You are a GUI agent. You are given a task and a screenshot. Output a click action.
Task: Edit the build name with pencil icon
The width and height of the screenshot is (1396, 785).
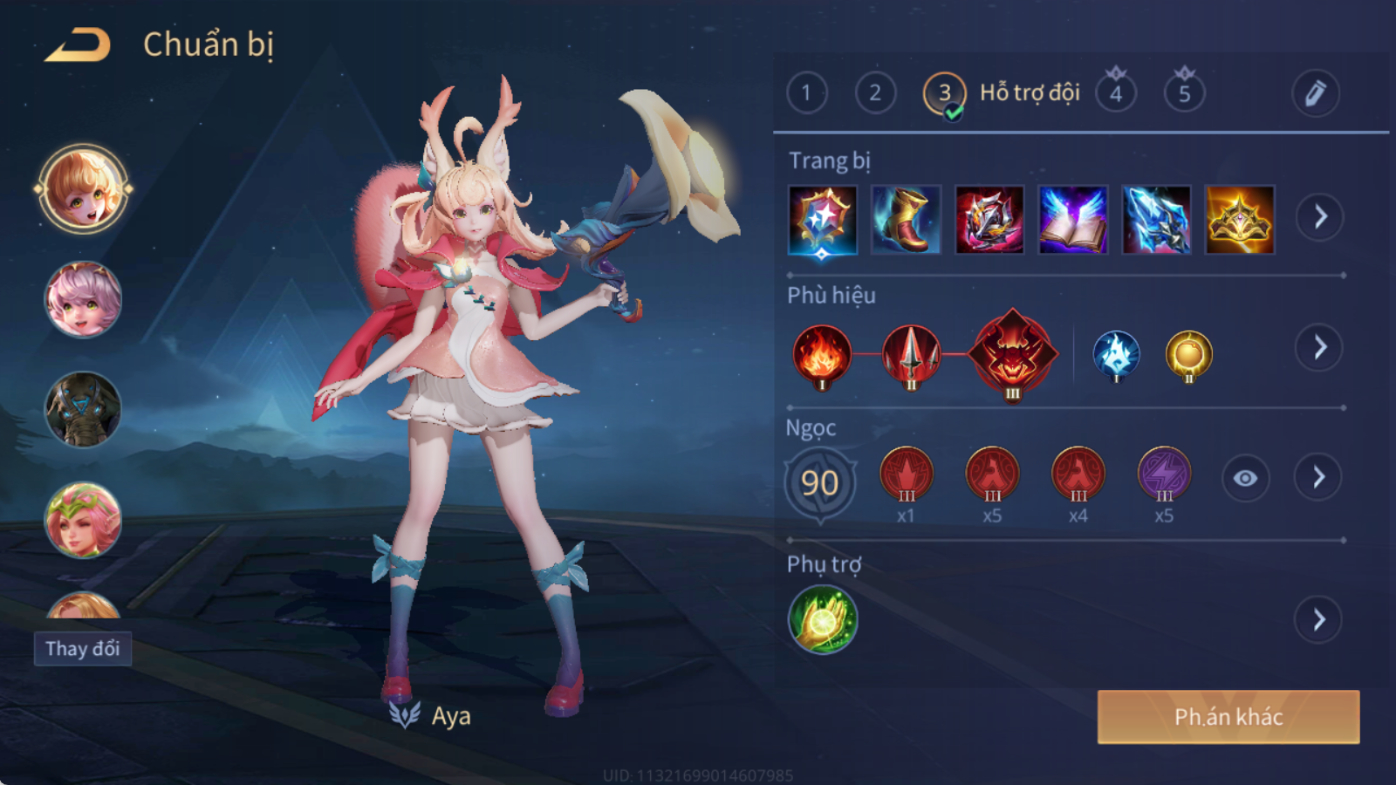click(1315, 94)
